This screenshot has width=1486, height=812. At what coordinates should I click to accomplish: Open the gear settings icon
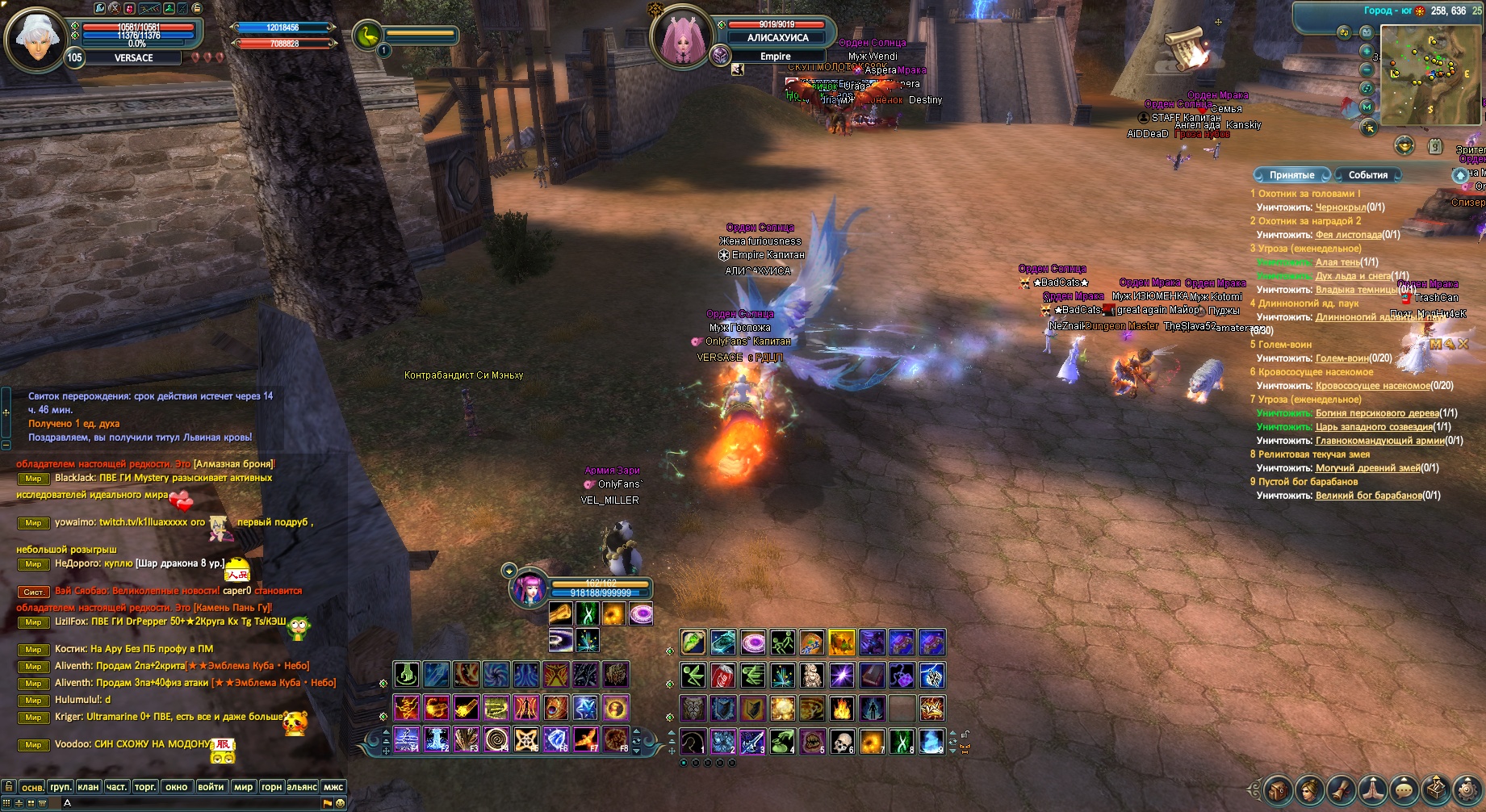tap(1467, 790)
